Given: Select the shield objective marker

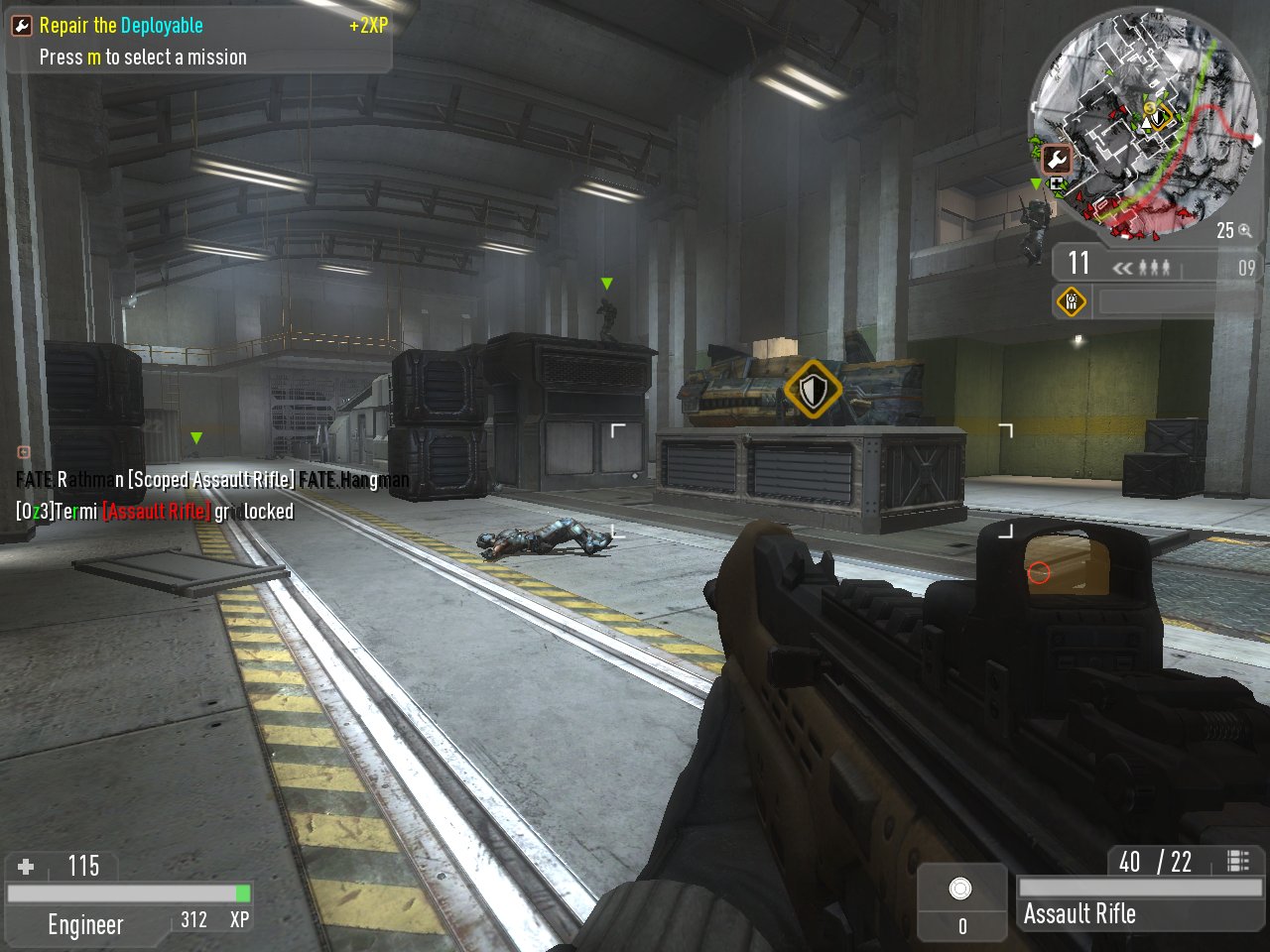Looking at the screenshot, I should (x=813, y=390).
